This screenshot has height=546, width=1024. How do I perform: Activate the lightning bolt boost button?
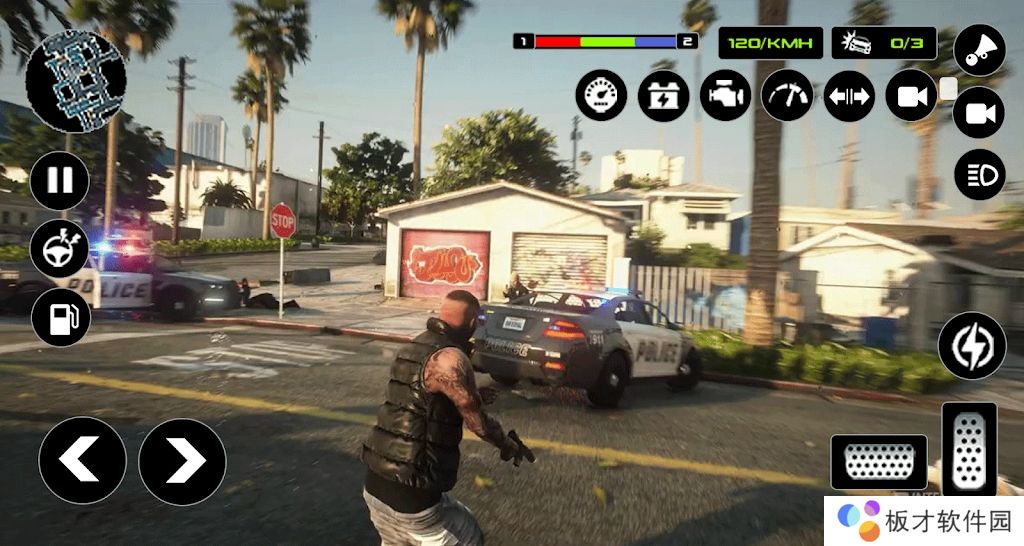click(x=971, y=345)
